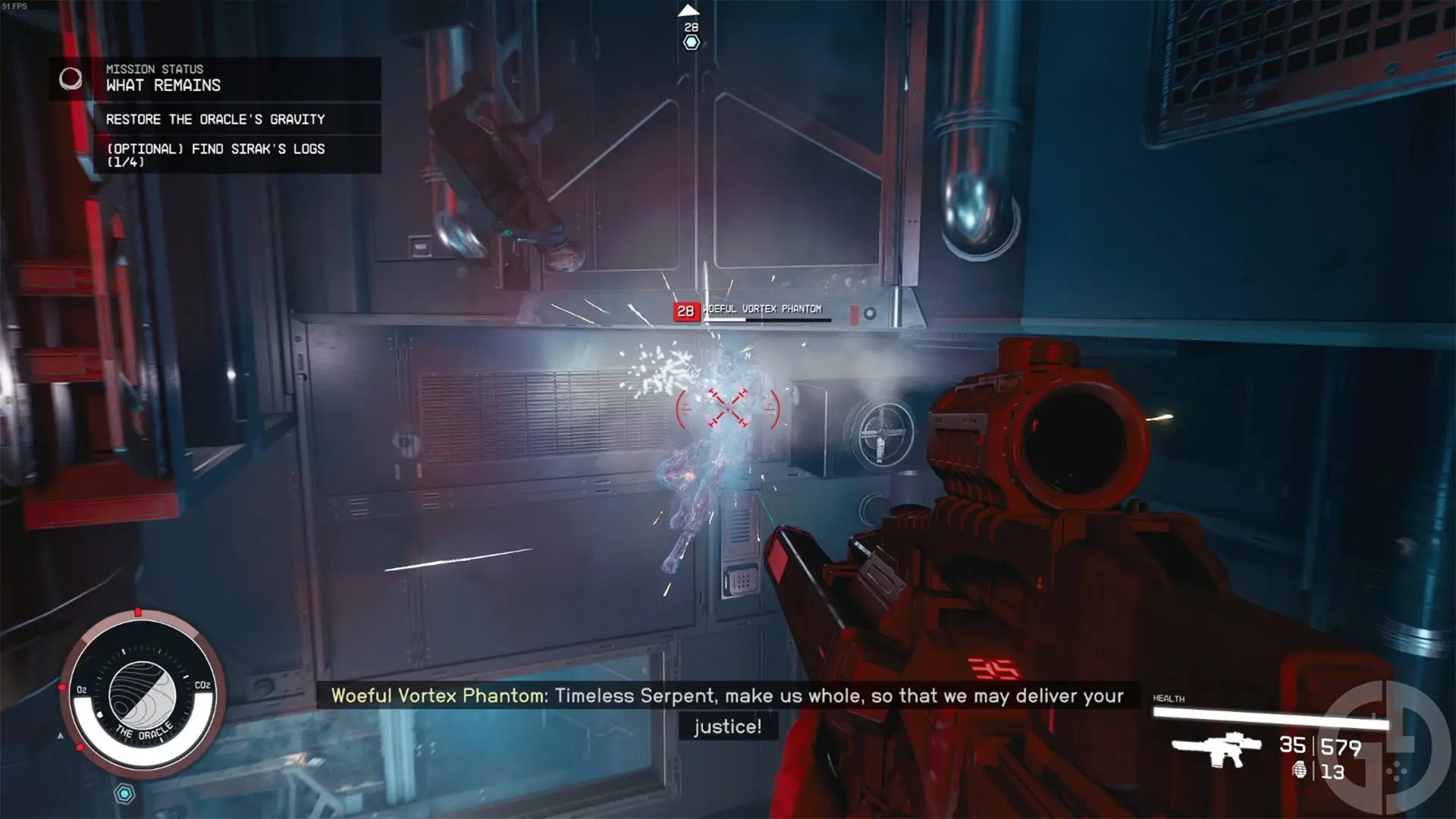Viewport: 1456px width, 819px height.
Task: Select the WHAT REMAINS mission title
Action: tap(163, 86)
